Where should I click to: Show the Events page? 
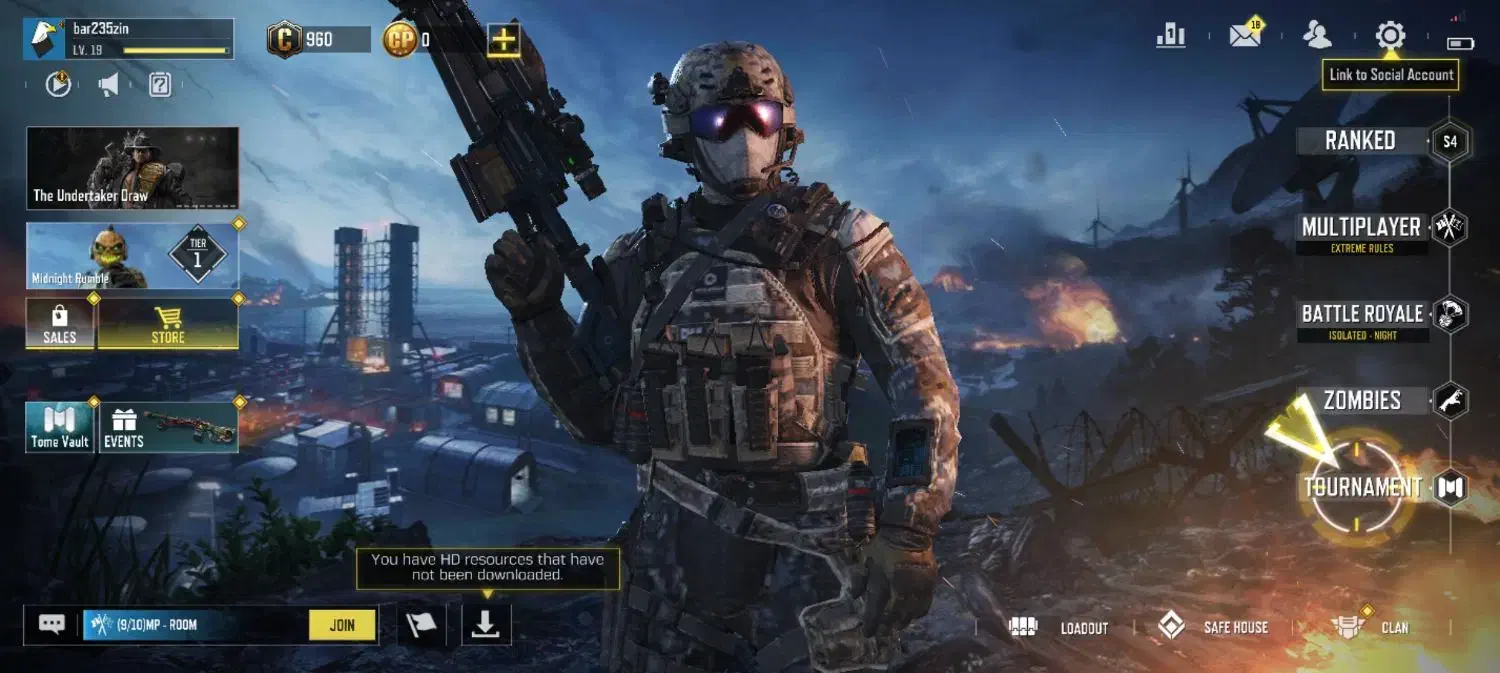(x=168, y=428)
